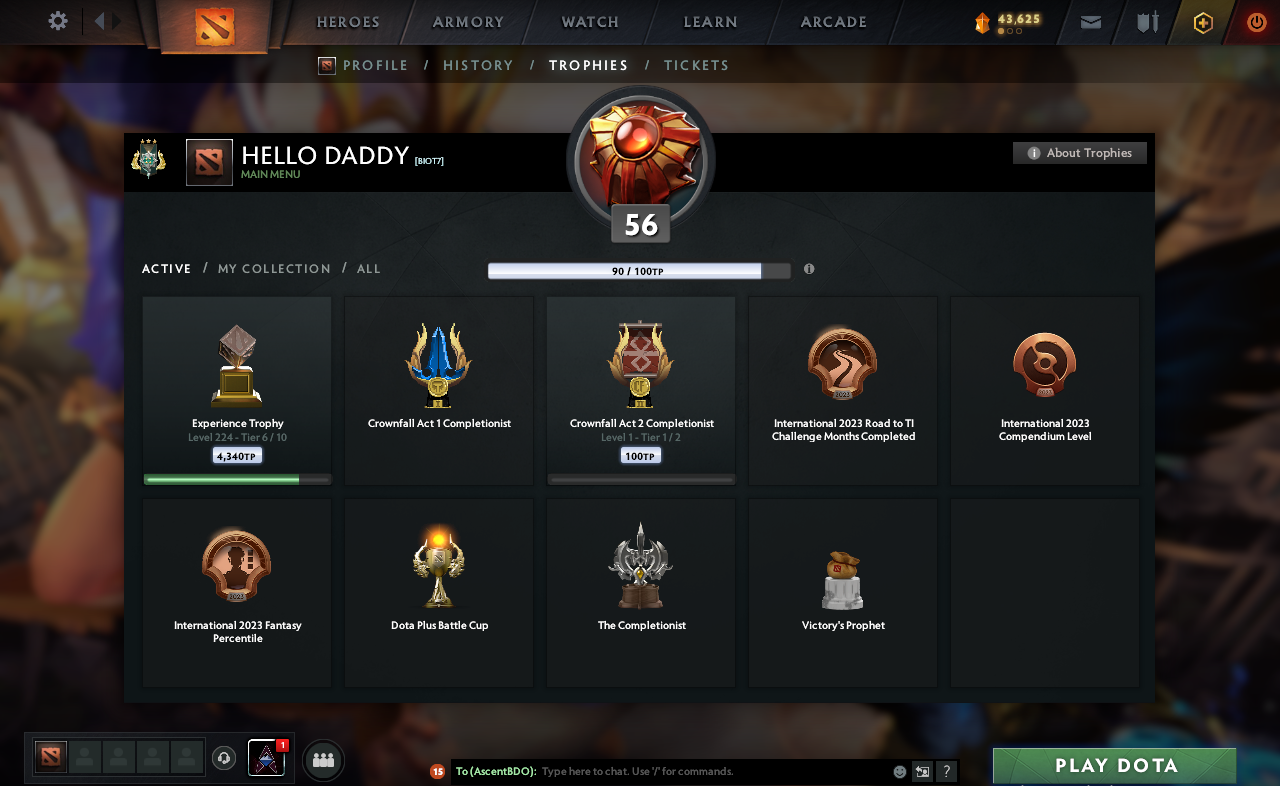
Task: Click the Ascent team badge with notification
Action: click(x=268, y=759)
